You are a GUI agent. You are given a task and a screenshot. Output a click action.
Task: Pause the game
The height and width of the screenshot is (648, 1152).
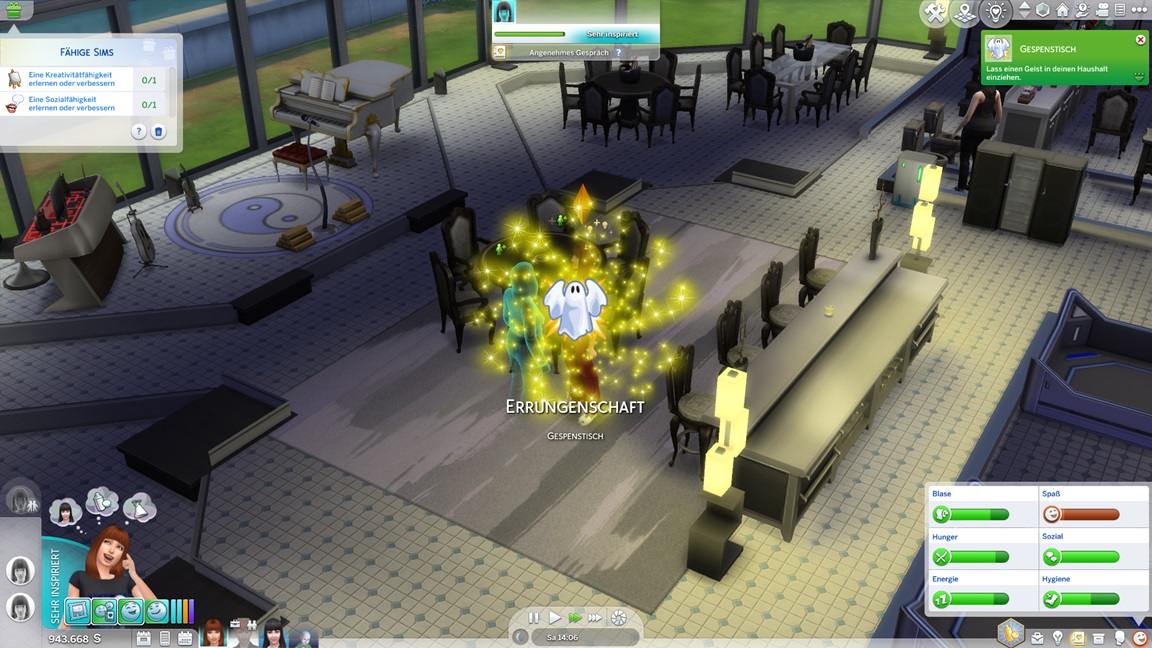coord(534,618)
